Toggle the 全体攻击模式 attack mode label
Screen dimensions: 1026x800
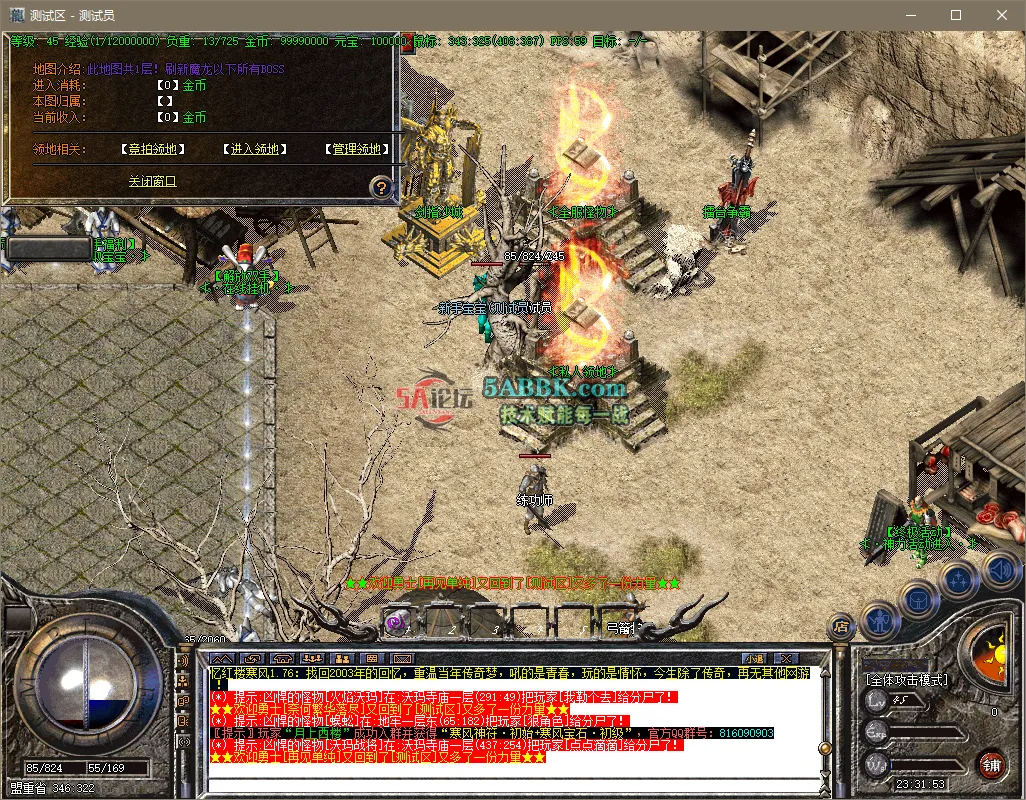907,680
